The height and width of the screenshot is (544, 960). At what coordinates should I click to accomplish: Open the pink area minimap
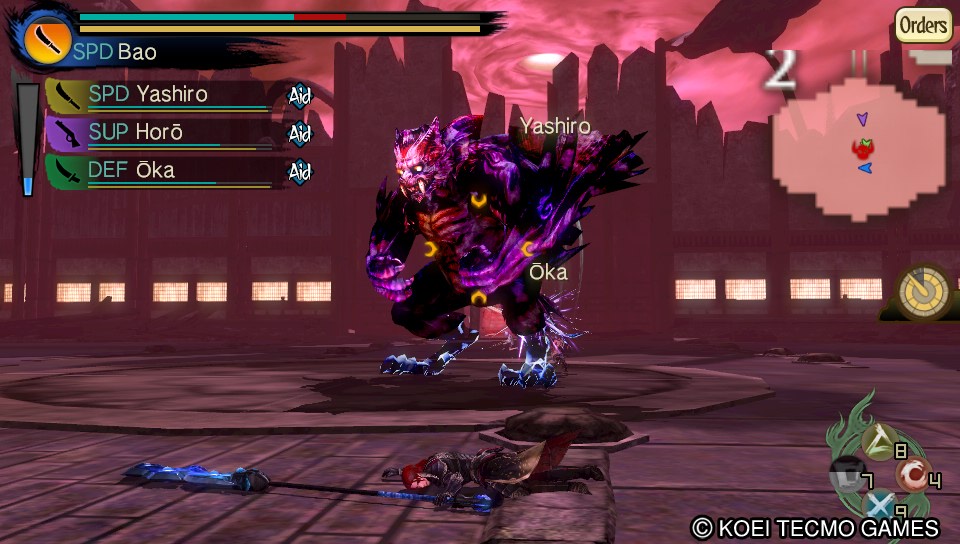click(862, 150)
